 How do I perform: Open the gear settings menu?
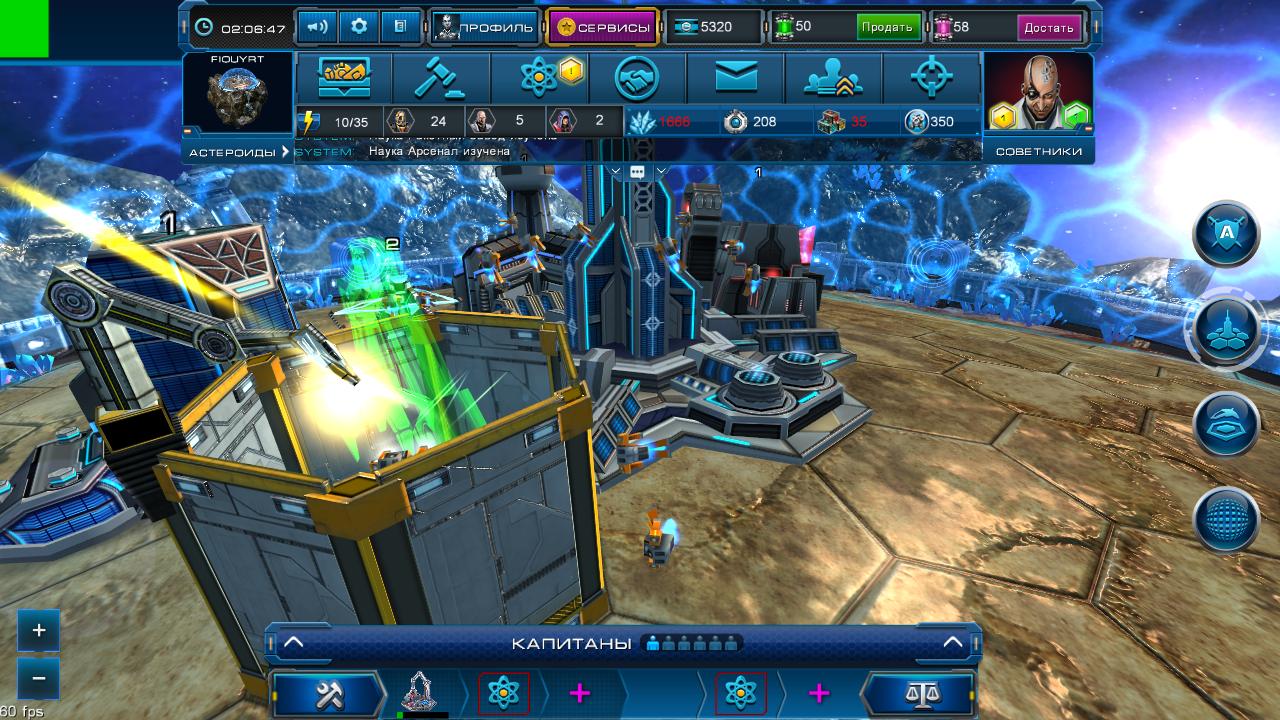tap(359, 27)
